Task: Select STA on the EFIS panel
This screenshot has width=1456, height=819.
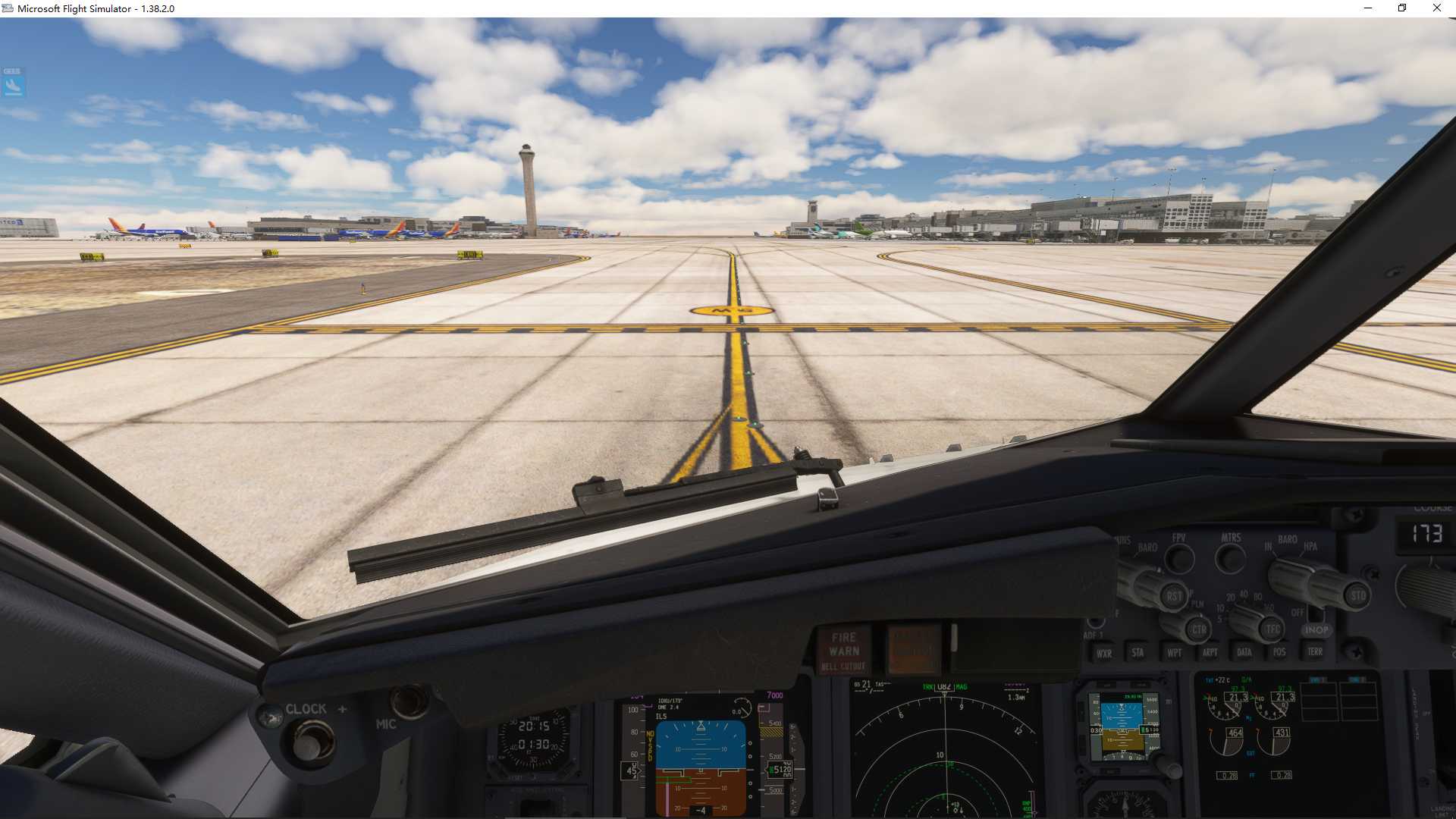Action: click(x=1137, y=652)
